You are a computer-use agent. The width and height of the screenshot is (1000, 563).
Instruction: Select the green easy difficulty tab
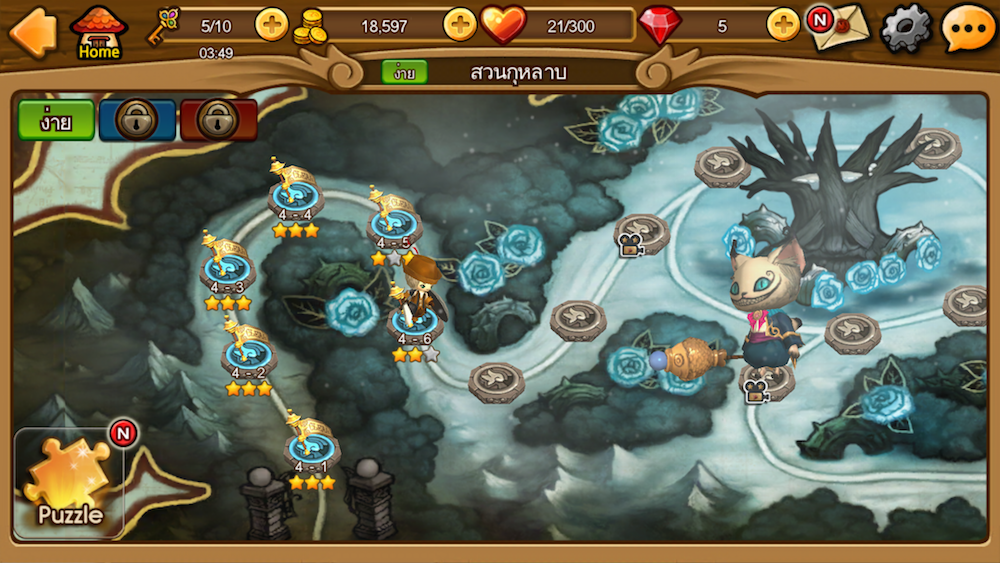(x=56, y=120)
